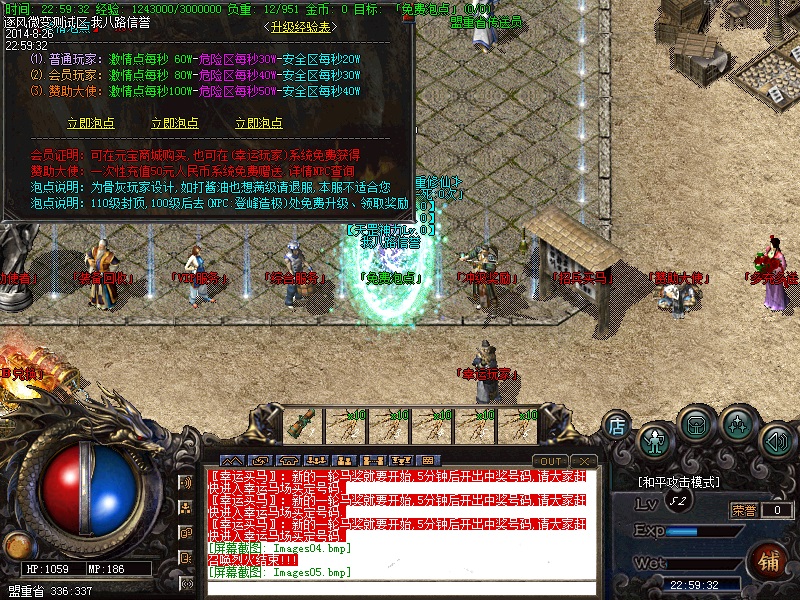800x600 pixels.
Task: Toggle the chat broadcast icon beside the orb
Action: (186, 482)
